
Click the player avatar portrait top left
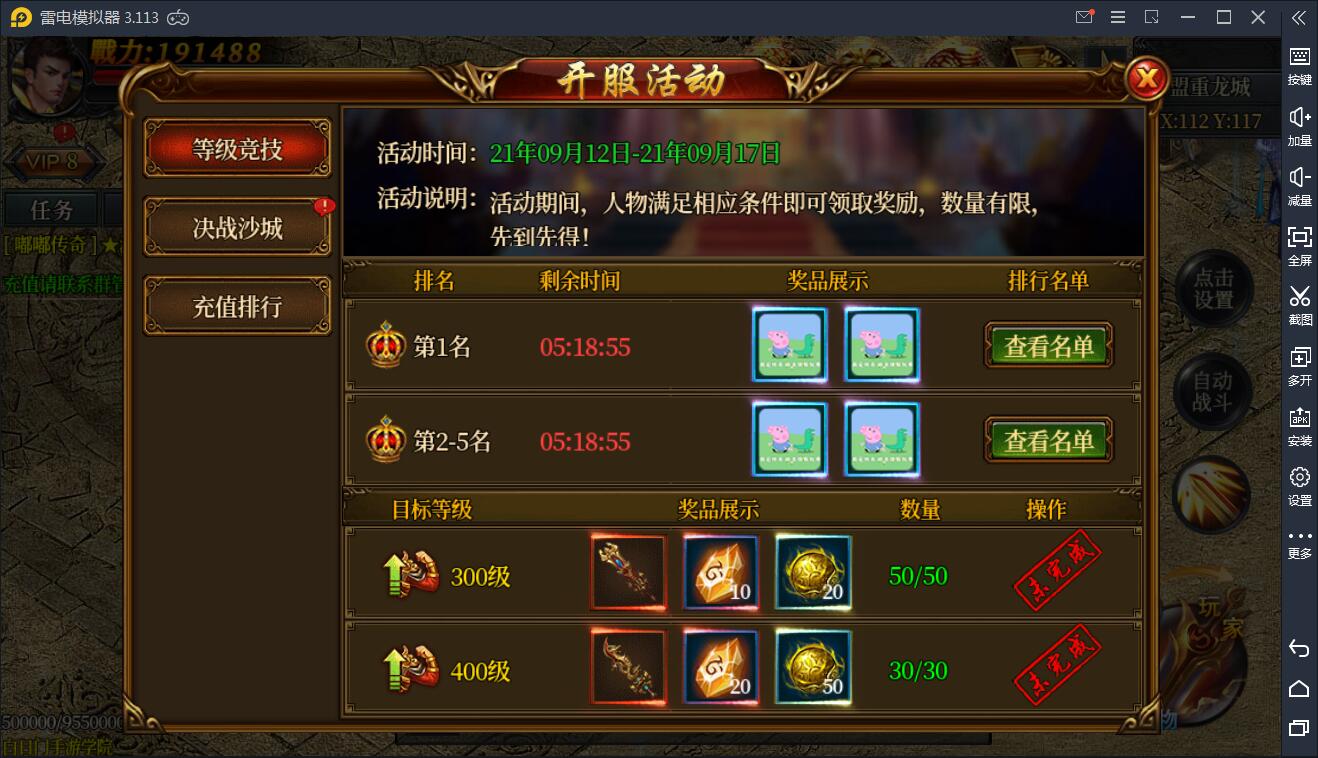click(x=48, y=75)
